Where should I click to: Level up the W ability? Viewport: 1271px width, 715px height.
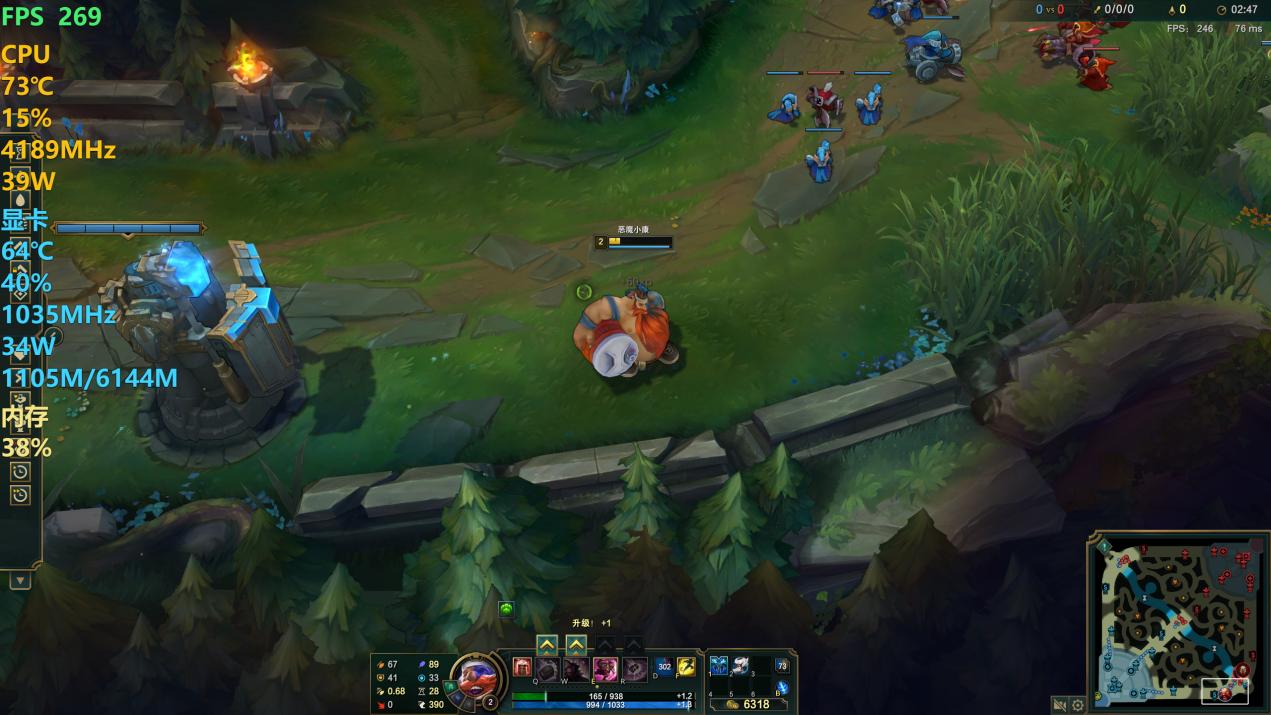pyautogui.click(x=576, y=645)
